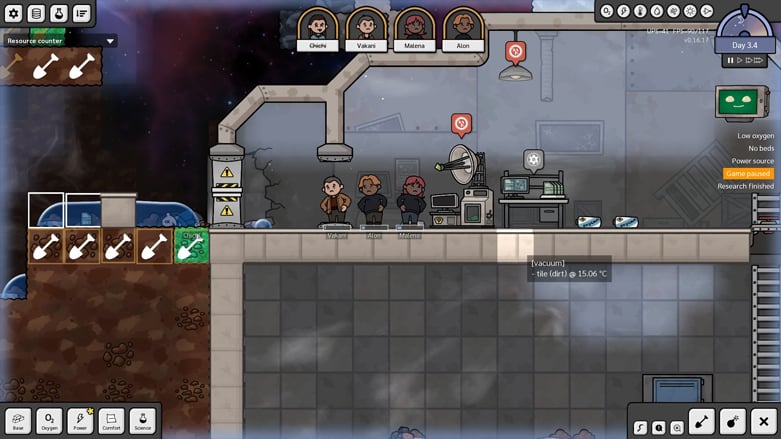Open the research flask menu
The height and width of the screenshot is (439, 781).
pos(58,13)
